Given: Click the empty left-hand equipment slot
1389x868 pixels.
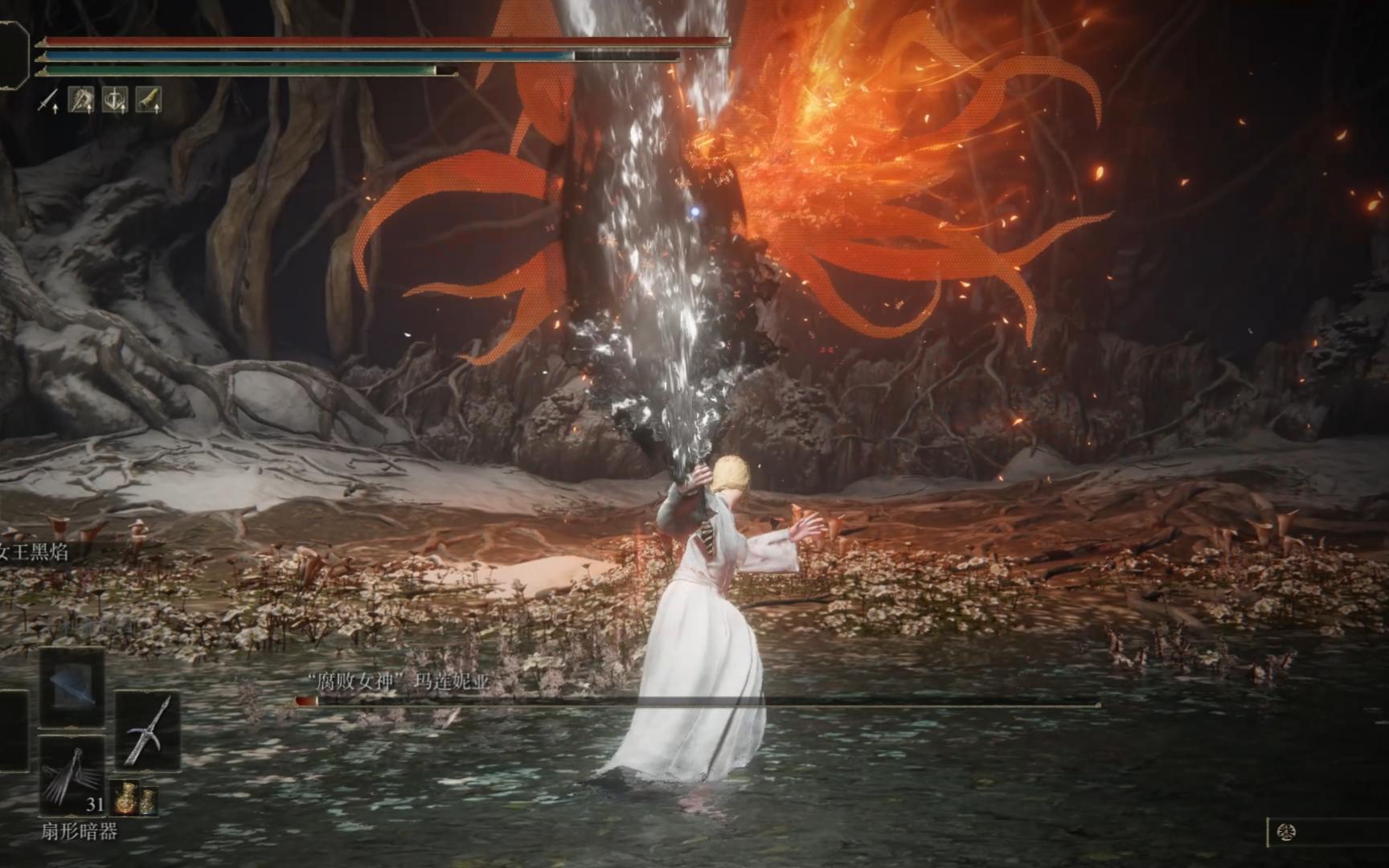Looking at the screenshot, I should coord(13,731).
